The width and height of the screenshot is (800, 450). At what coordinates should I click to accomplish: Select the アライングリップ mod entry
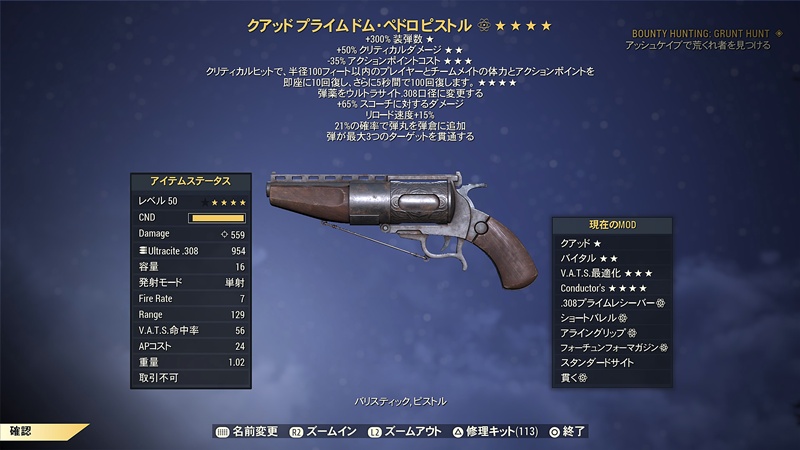pos(598,333)
